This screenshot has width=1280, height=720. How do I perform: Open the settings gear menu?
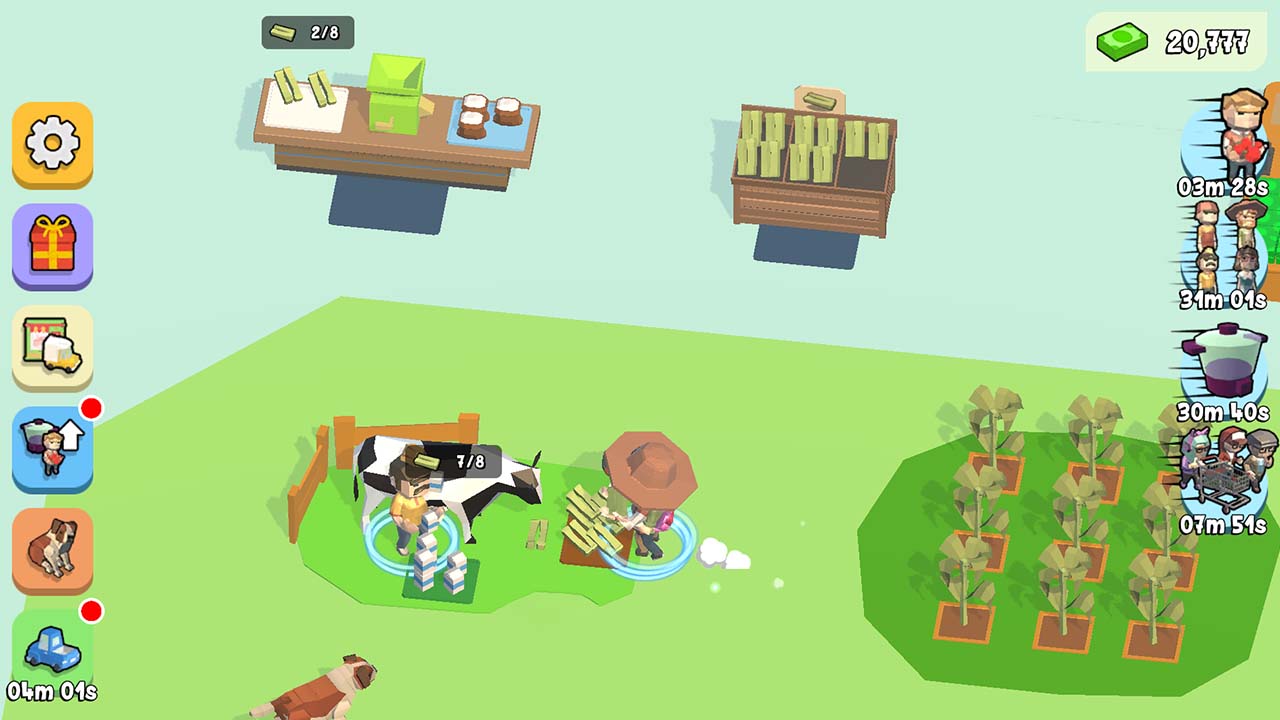click(52, 147)
